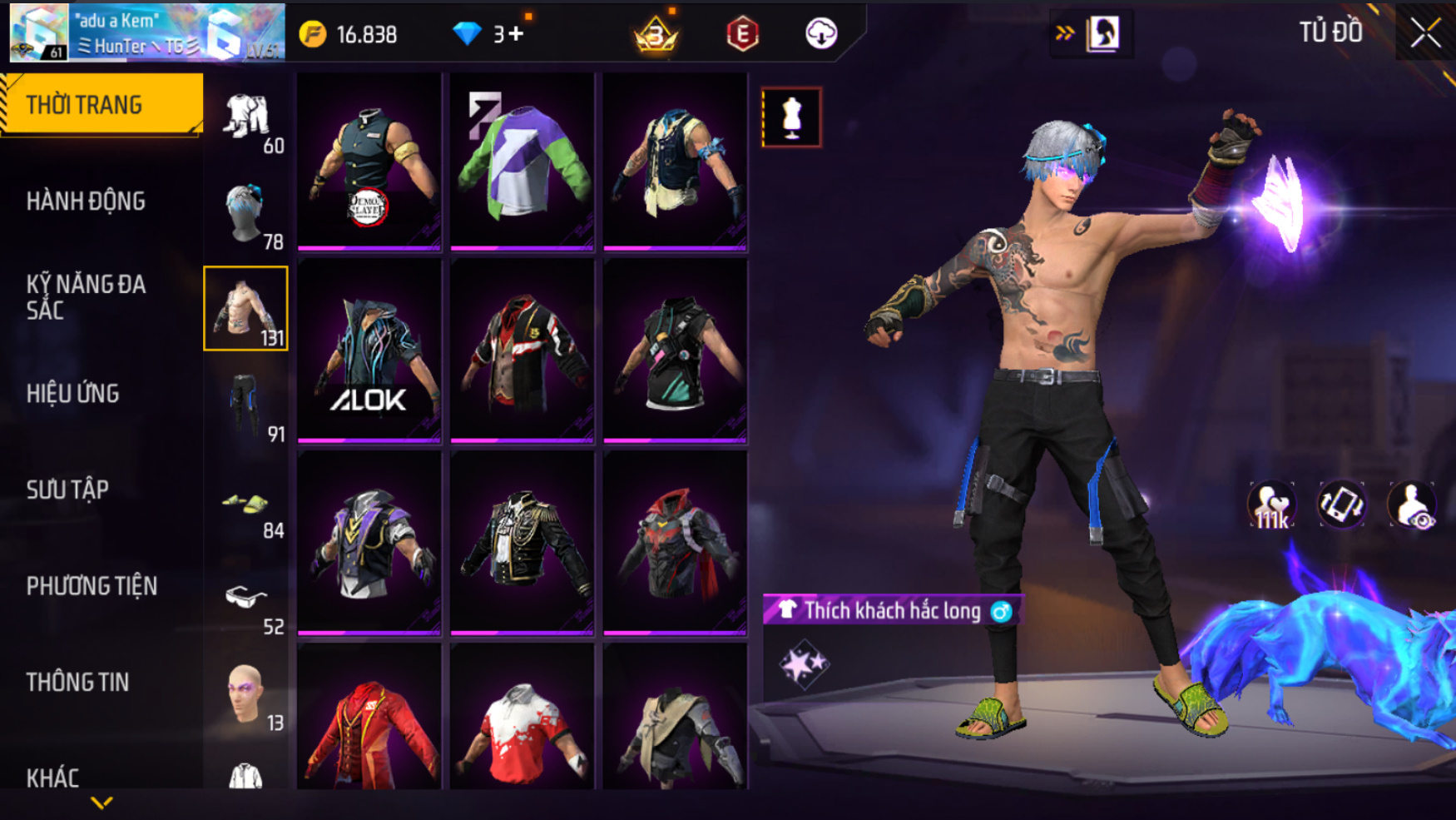Image resolution: width=1456 pixels, height=820 pixels.
Task: Open the cloud download icon
Action: tap(821, 34)
